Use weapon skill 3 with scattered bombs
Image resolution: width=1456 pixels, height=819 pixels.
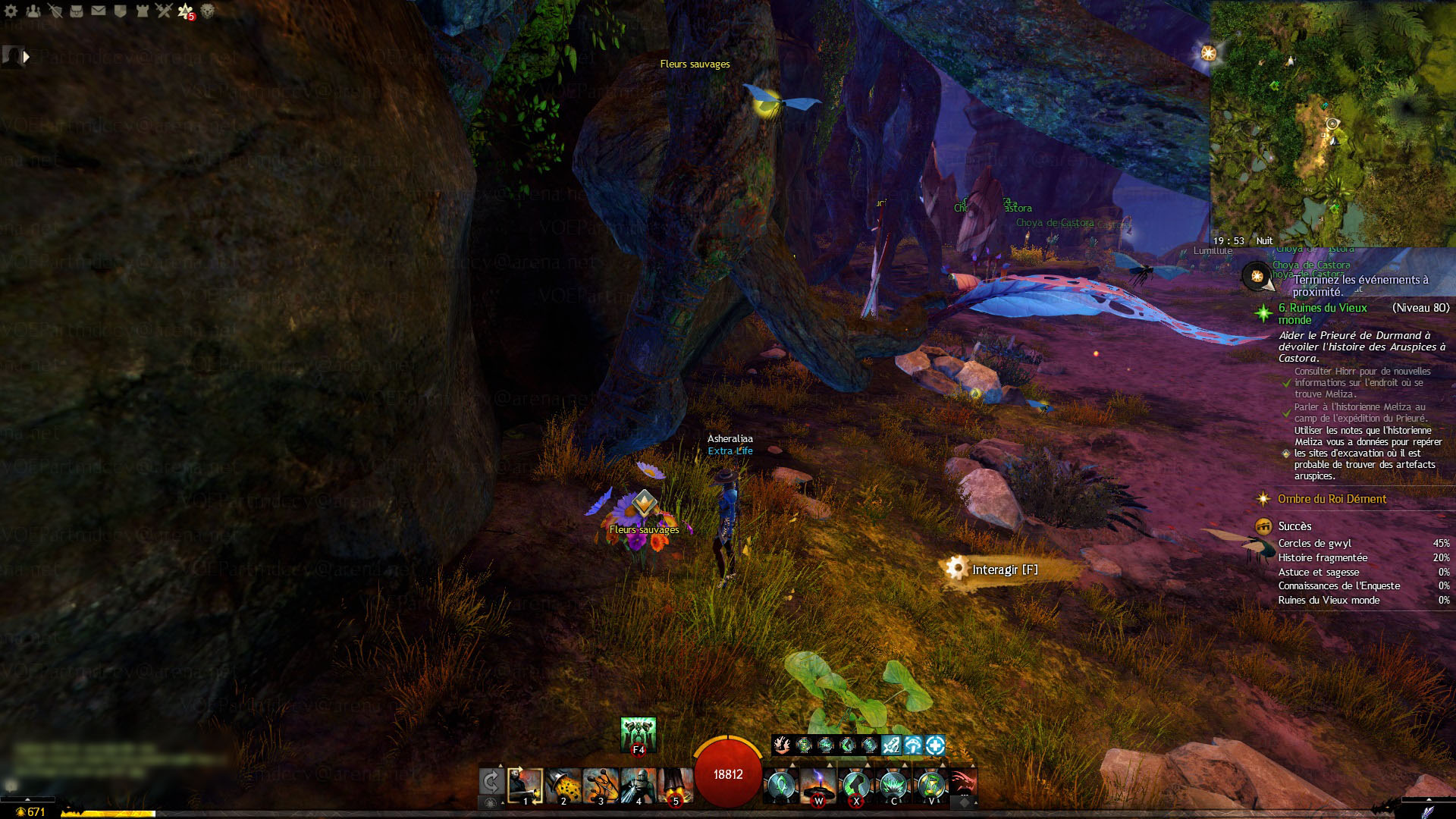(601, 786)
